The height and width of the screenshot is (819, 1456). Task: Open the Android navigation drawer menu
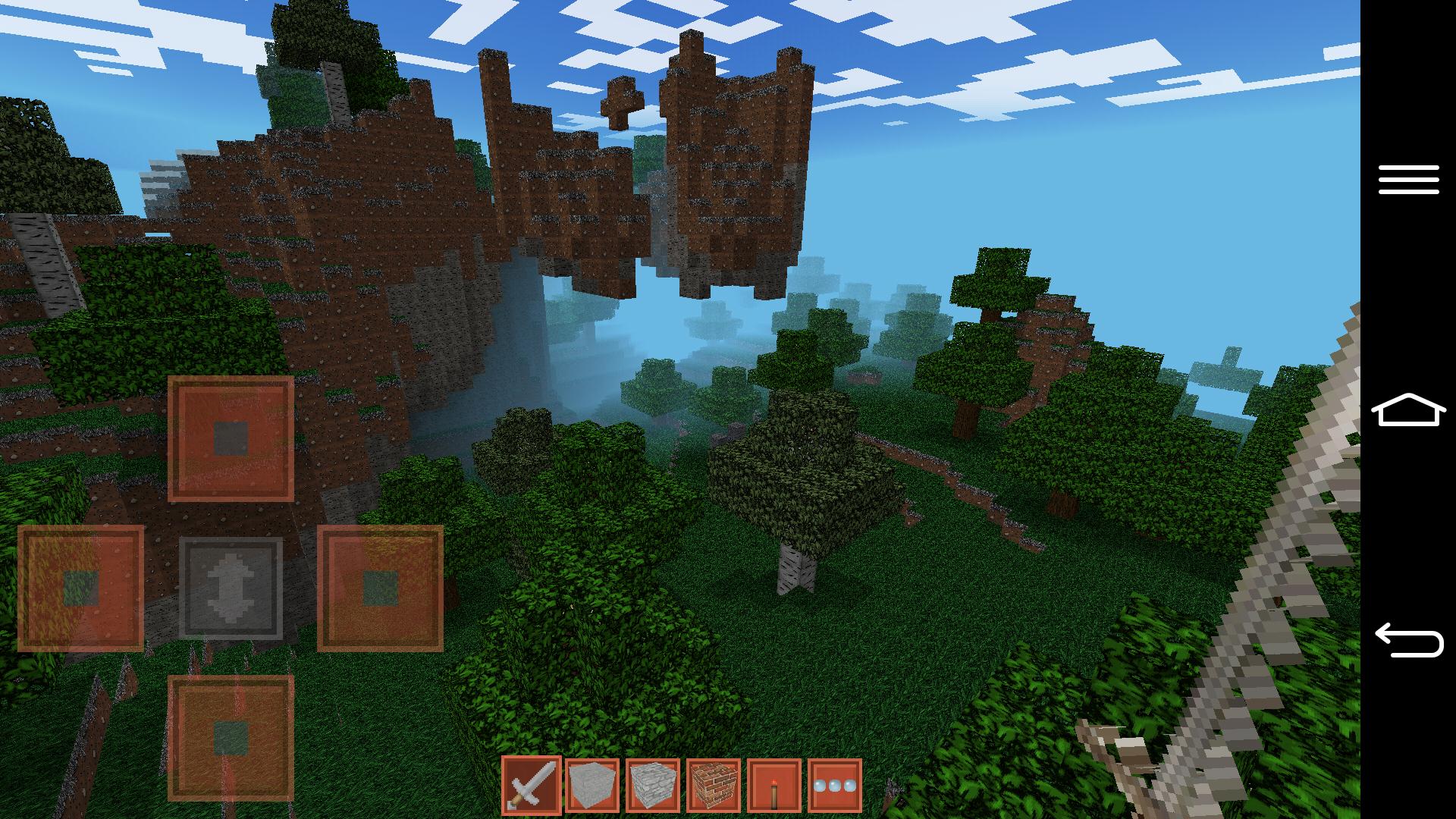tap(1408, 180)
